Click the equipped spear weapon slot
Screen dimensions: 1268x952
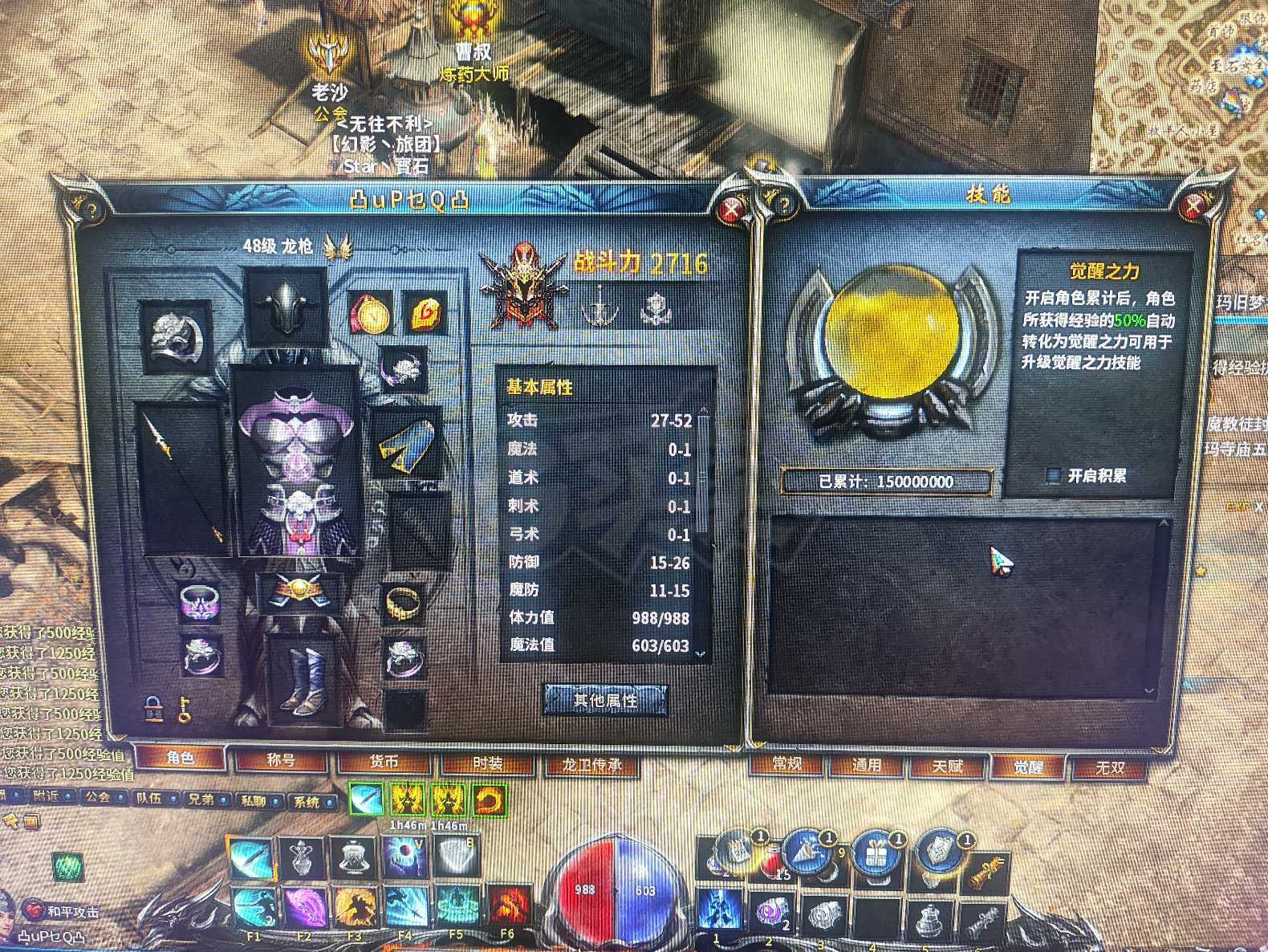(x=183, y=478)
